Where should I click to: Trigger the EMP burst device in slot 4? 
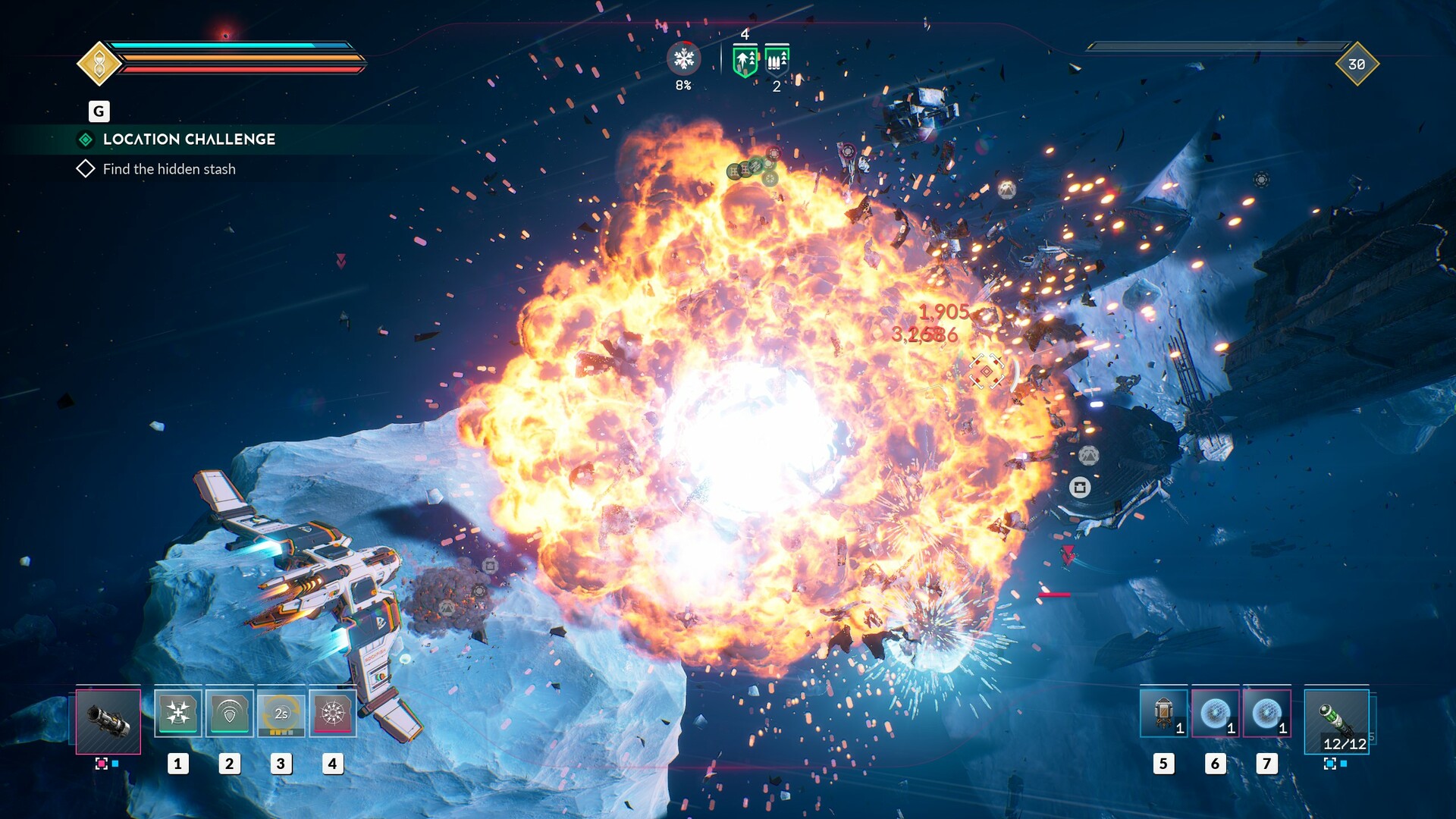pos(333,714)
